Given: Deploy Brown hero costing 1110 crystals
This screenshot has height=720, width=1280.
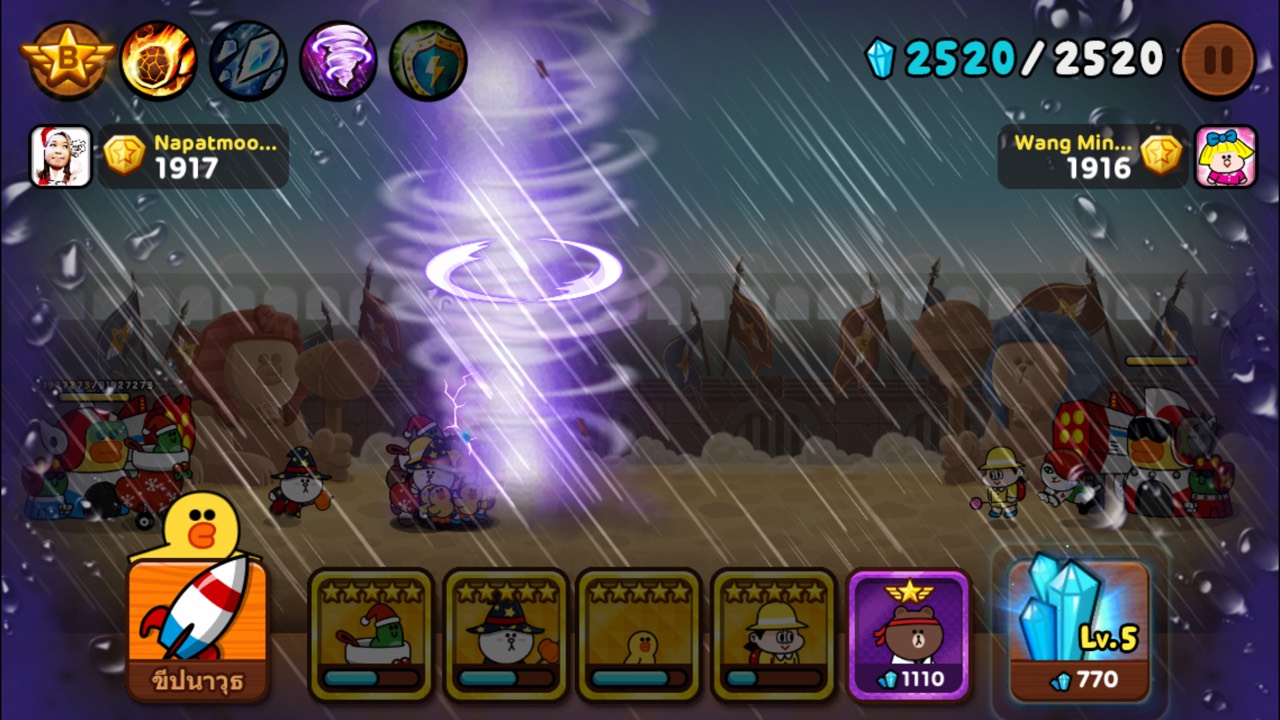Looking at the screenshot, I should (908, 634).
